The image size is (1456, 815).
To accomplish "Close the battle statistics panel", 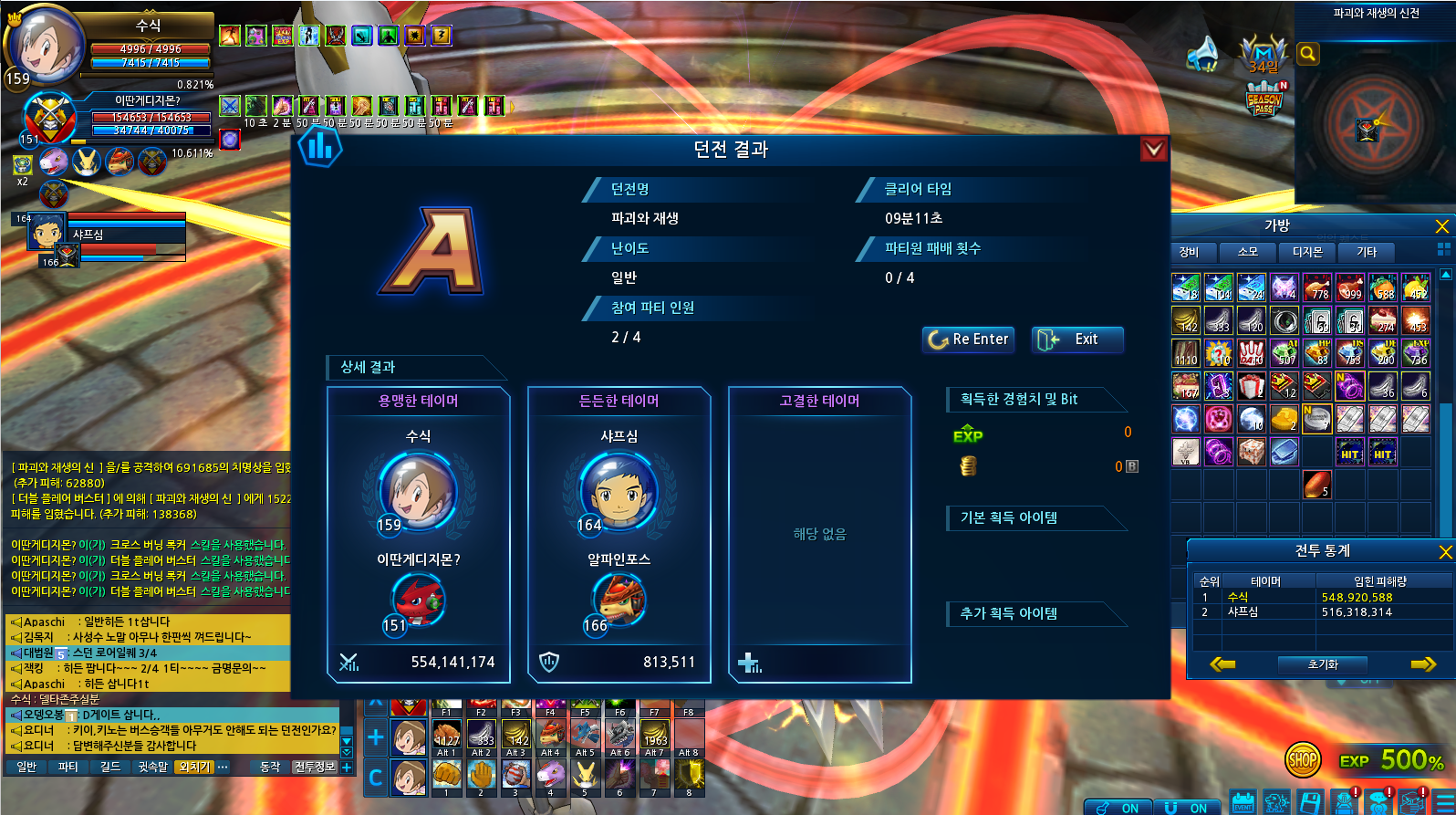I will tap(1445, 551).
